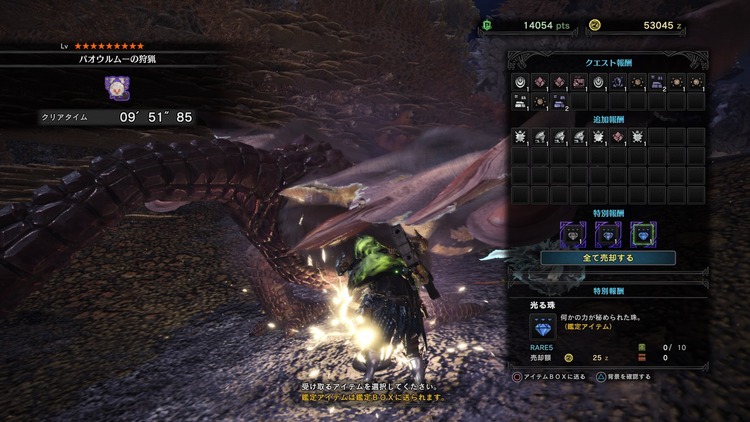Click the 全て売却する sell-all button
Image resolution: width=750 pixels, height=422 pixels.
coord(608,257)
